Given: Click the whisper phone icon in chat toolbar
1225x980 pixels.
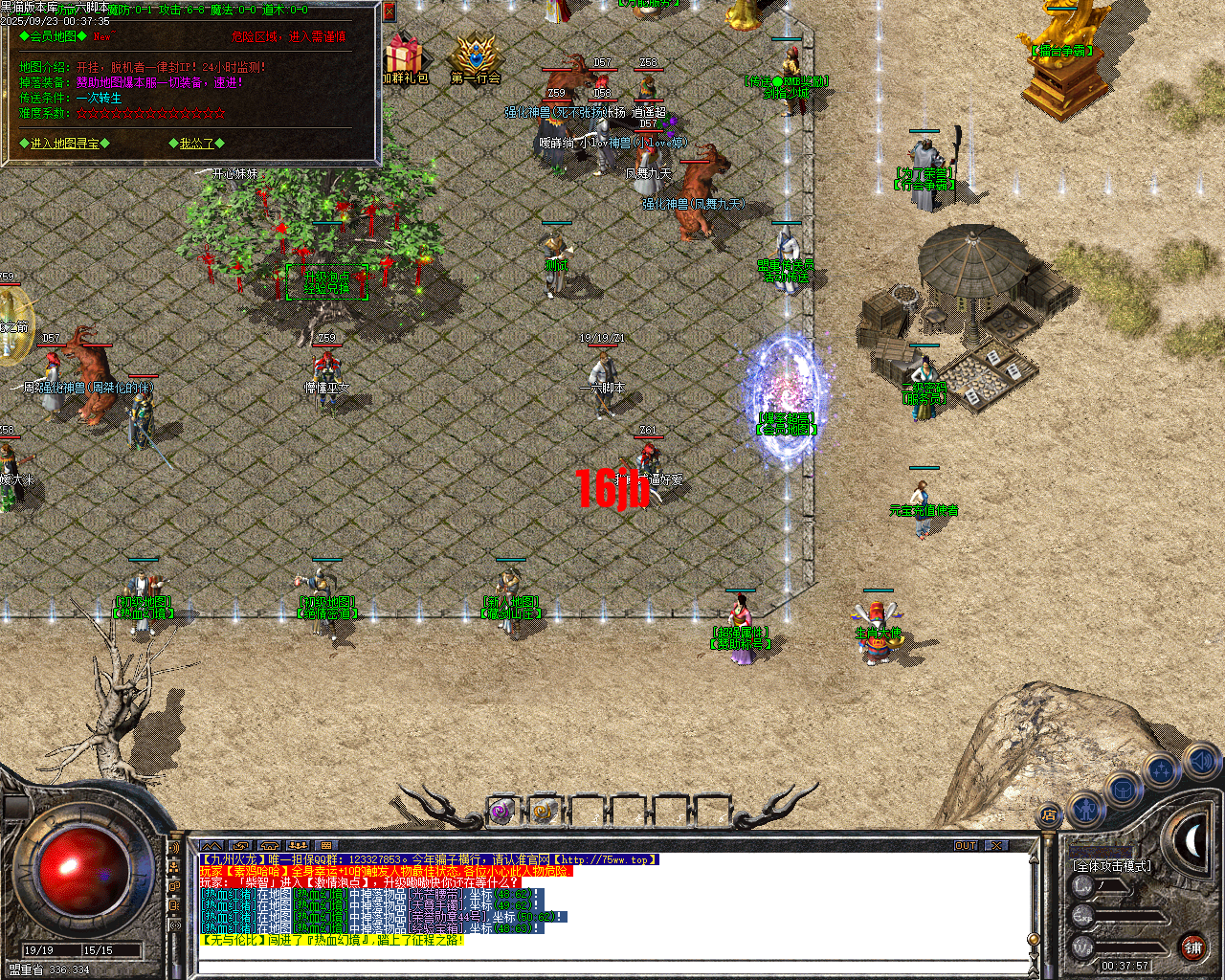Looking at the screenshot, I should point(269,847).
